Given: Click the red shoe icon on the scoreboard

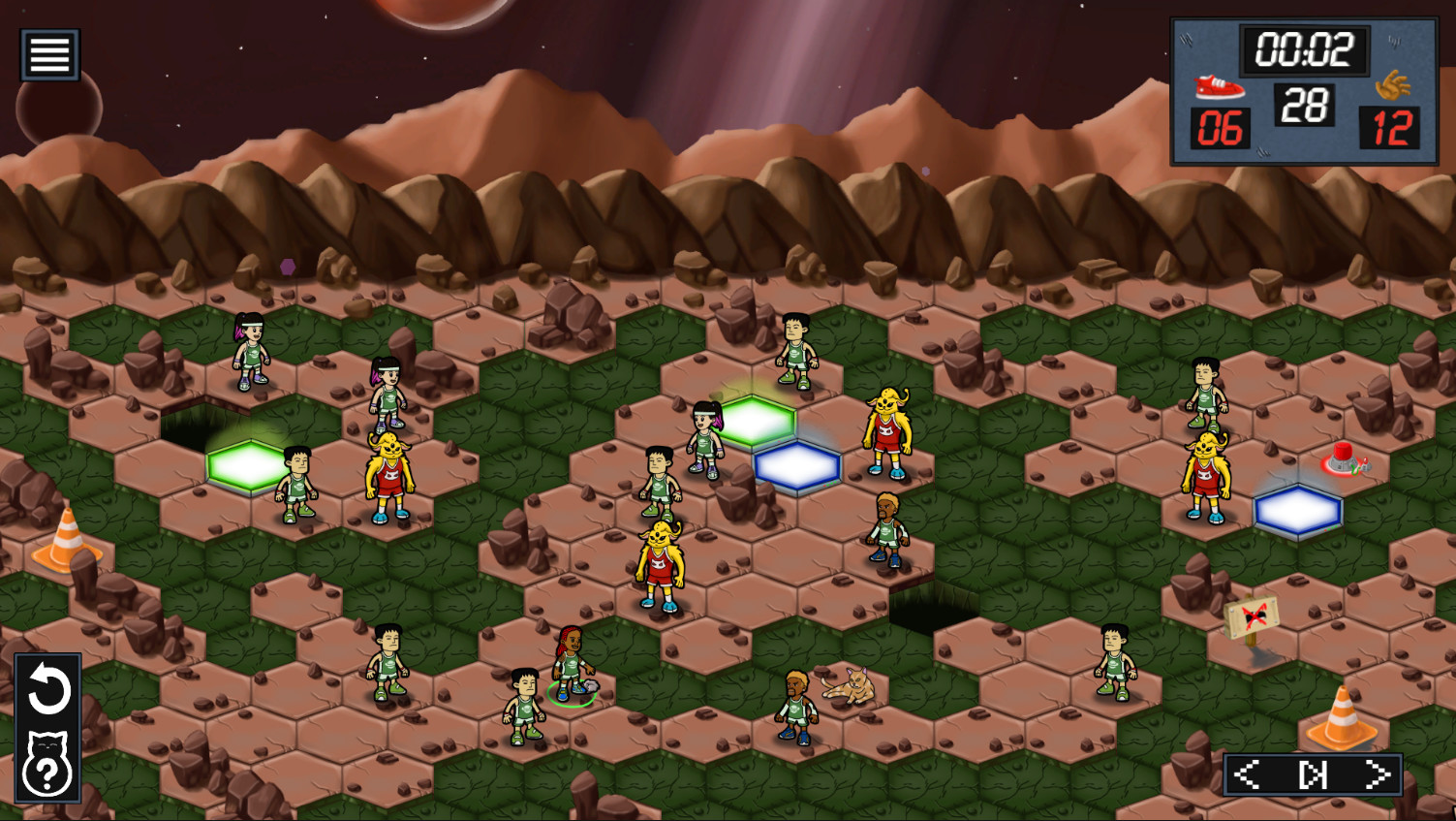Looking at the screenshot, I should [x=1222, y=86].
